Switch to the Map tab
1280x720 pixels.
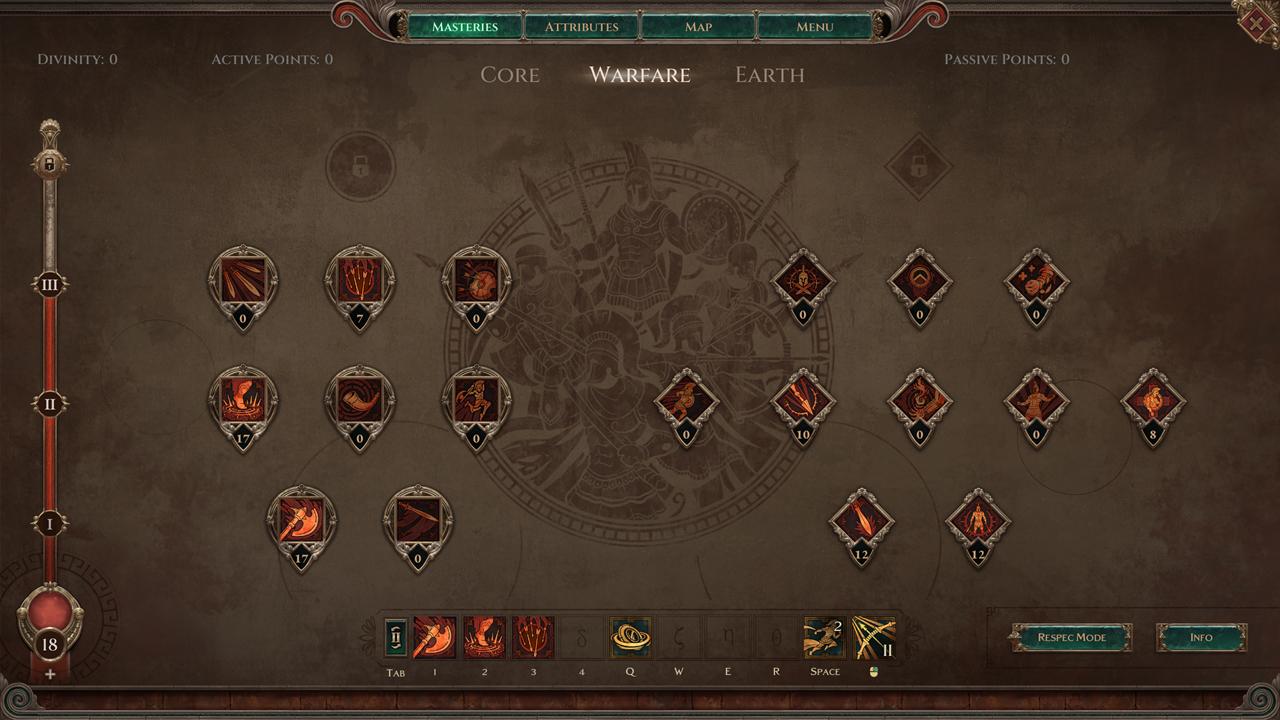tap(698, 26)
